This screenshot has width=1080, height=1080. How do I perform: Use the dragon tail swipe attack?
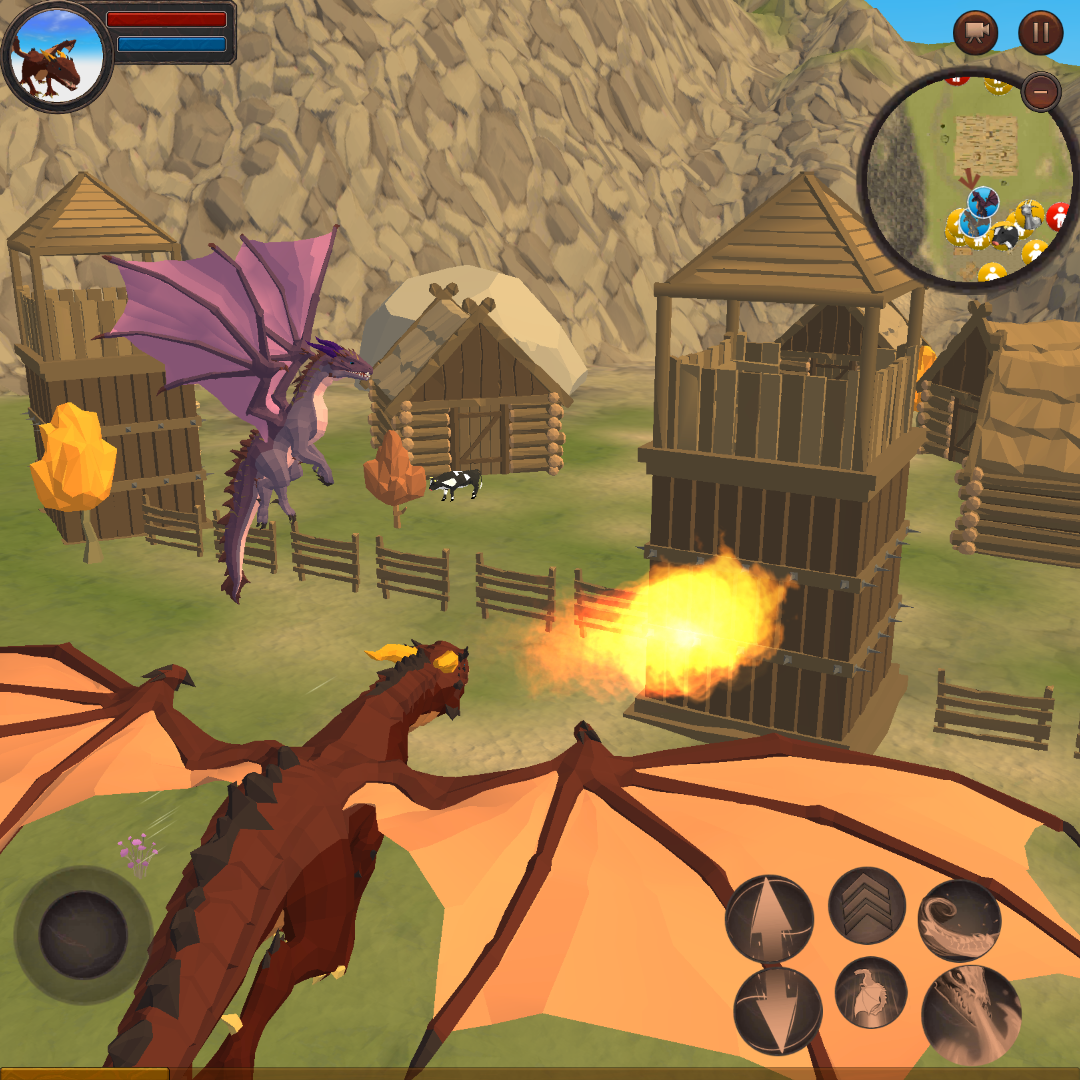point(960,920)
